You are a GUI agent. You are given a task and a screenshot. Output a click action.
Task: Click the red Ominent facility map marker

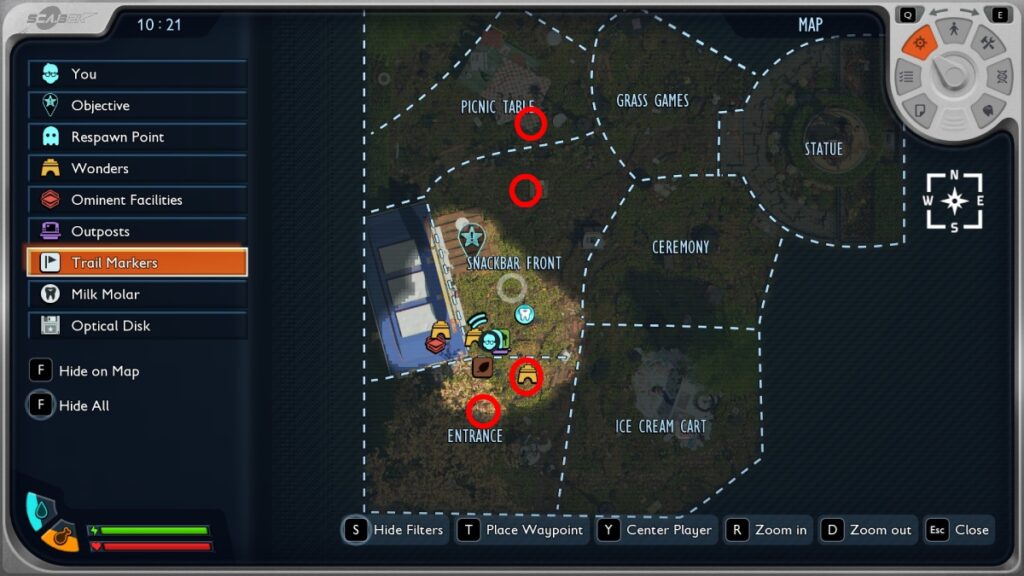click(436, 344)
